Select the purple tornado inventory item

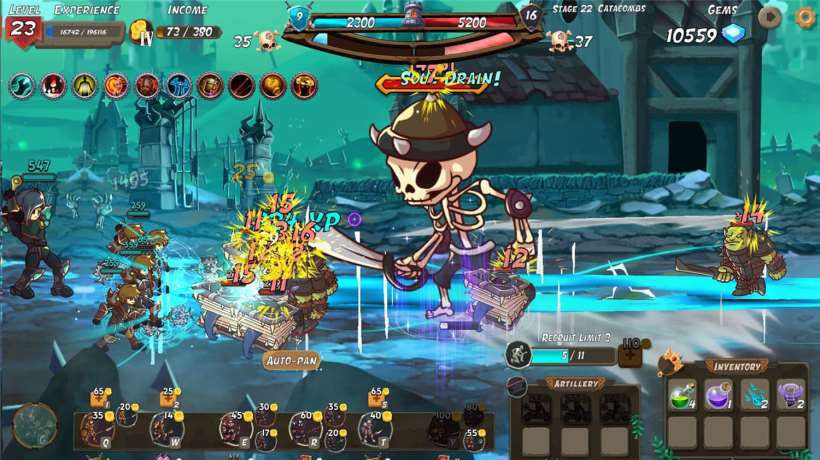[791, 394]
